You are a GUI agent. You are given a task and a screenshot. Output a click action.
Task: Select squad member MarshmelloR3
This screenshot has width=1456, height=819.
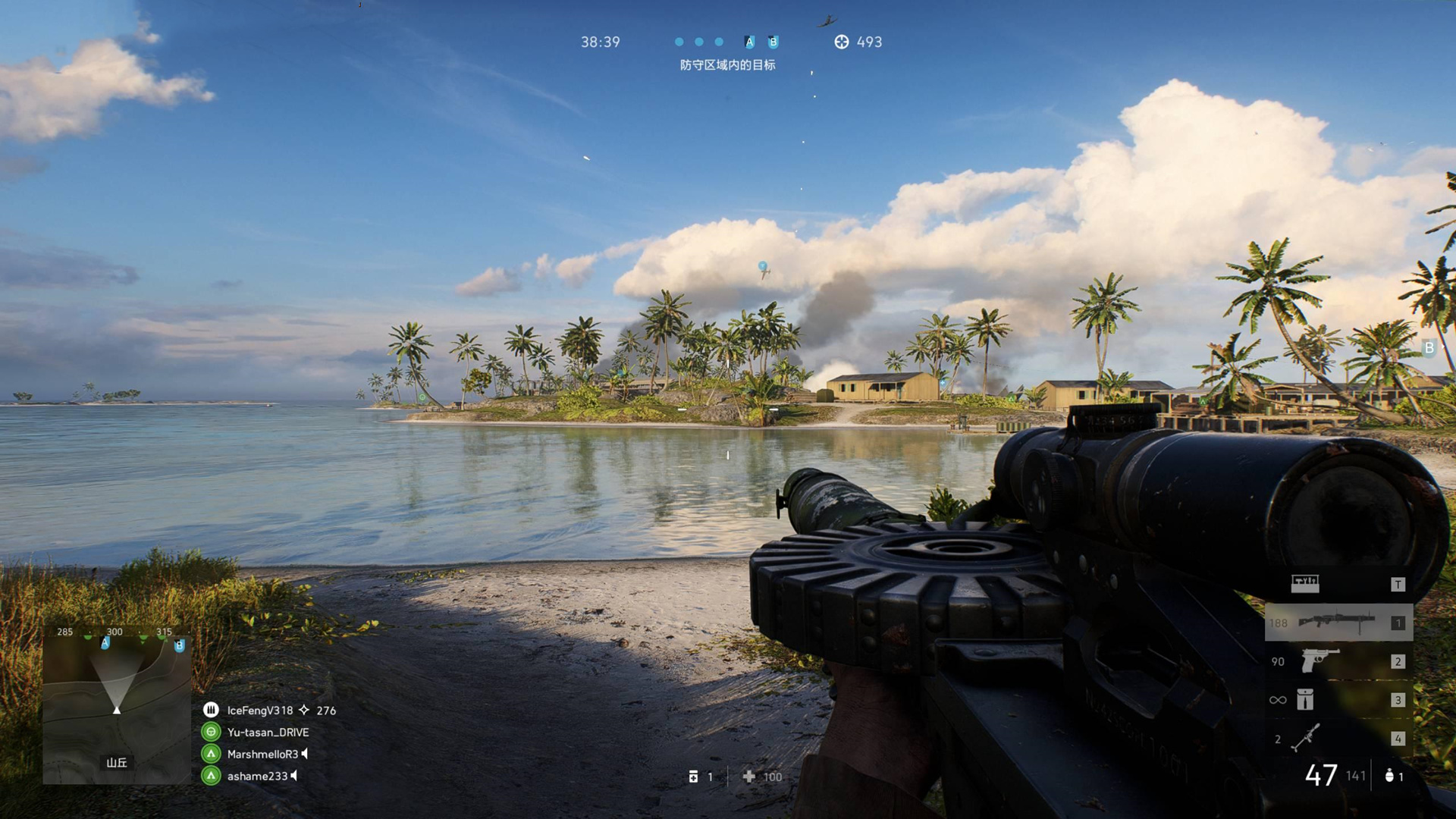coord(262,754)
